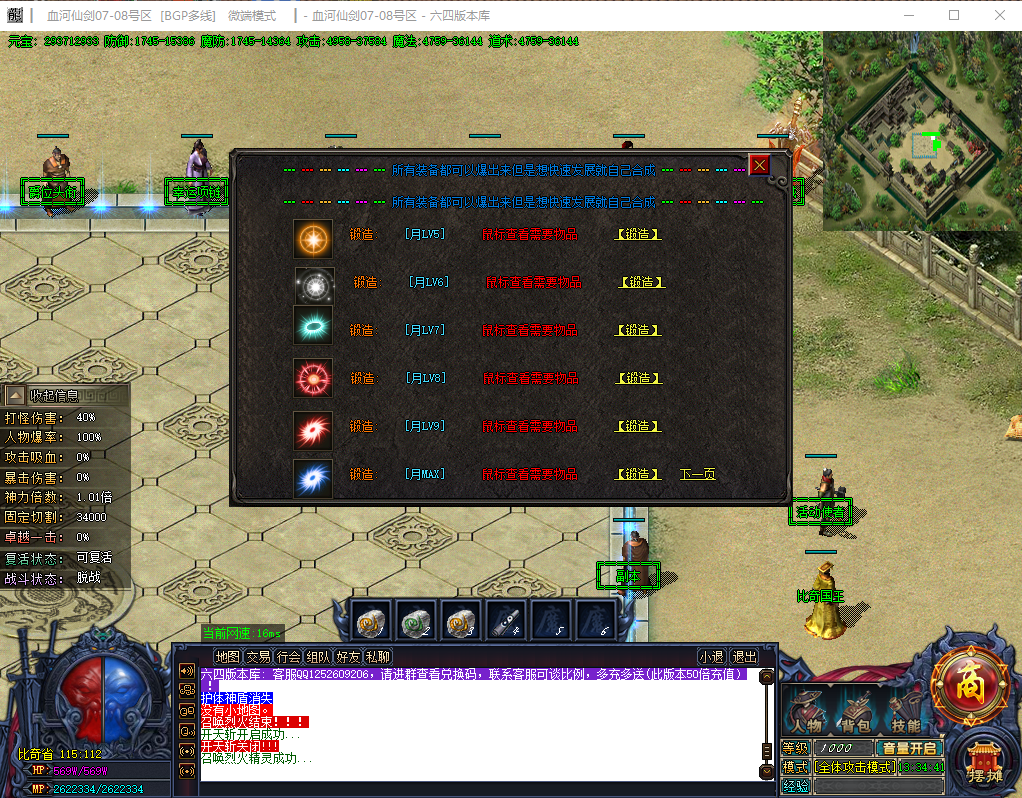Open the round red 商 shop button
1022x798 pixels.
click(969, 687)
